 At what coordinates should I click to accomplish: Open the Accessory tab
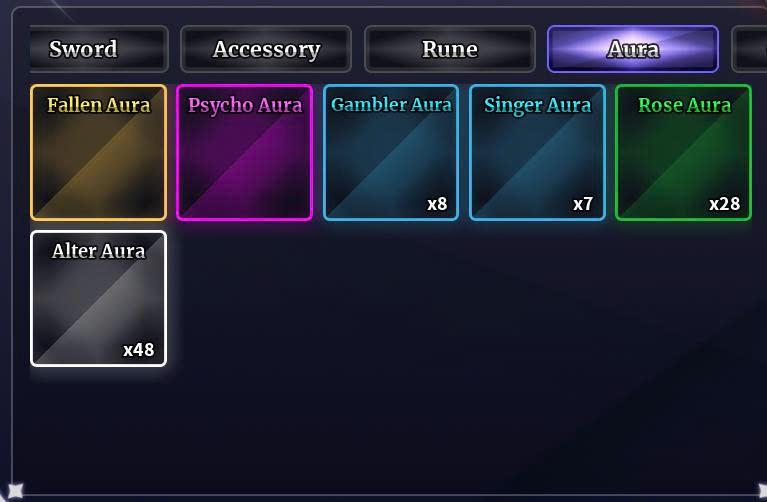pyautogui.click(x=266, y=49)
